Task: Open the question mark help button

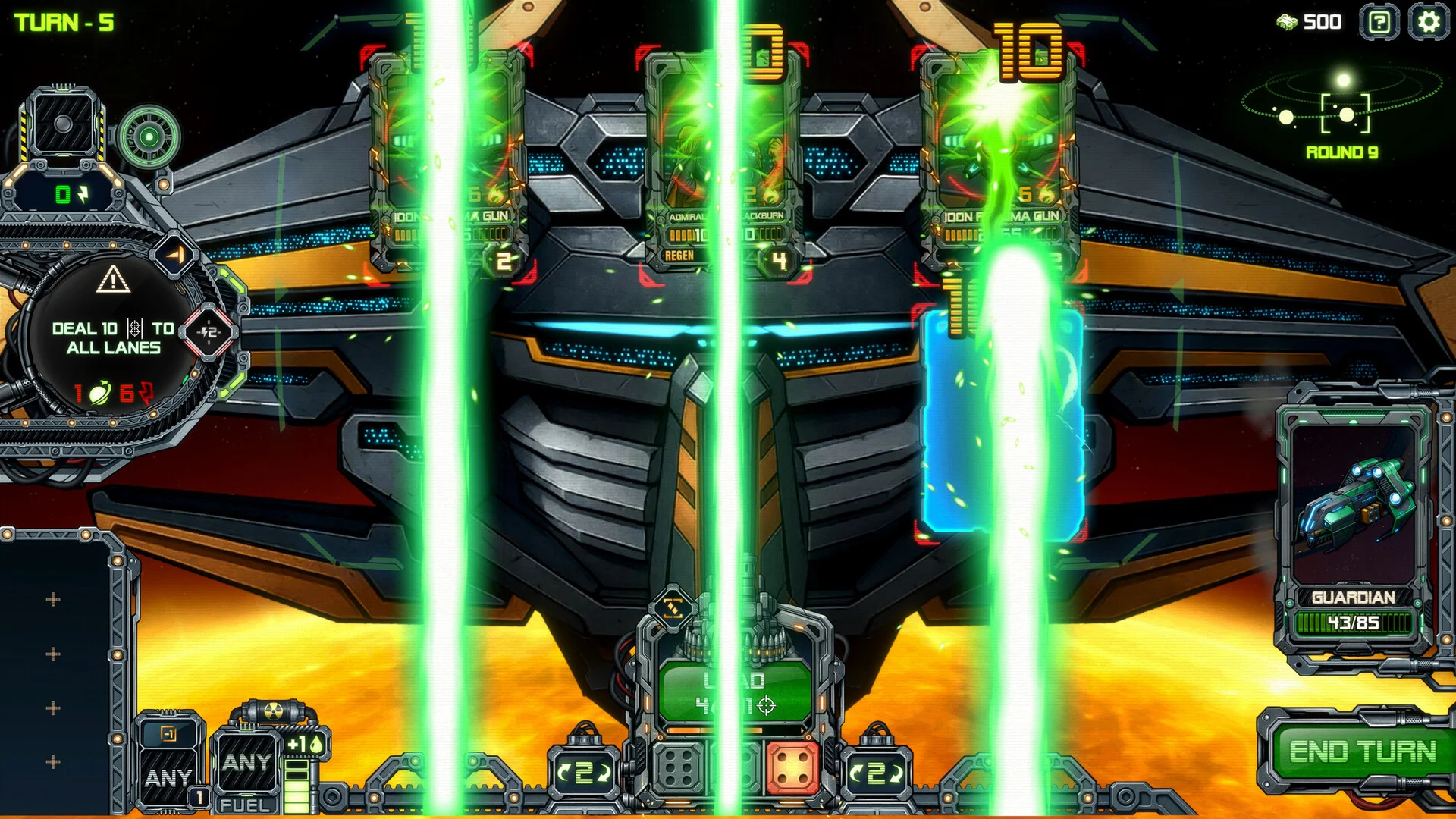Action: [x=1379, y=22]
